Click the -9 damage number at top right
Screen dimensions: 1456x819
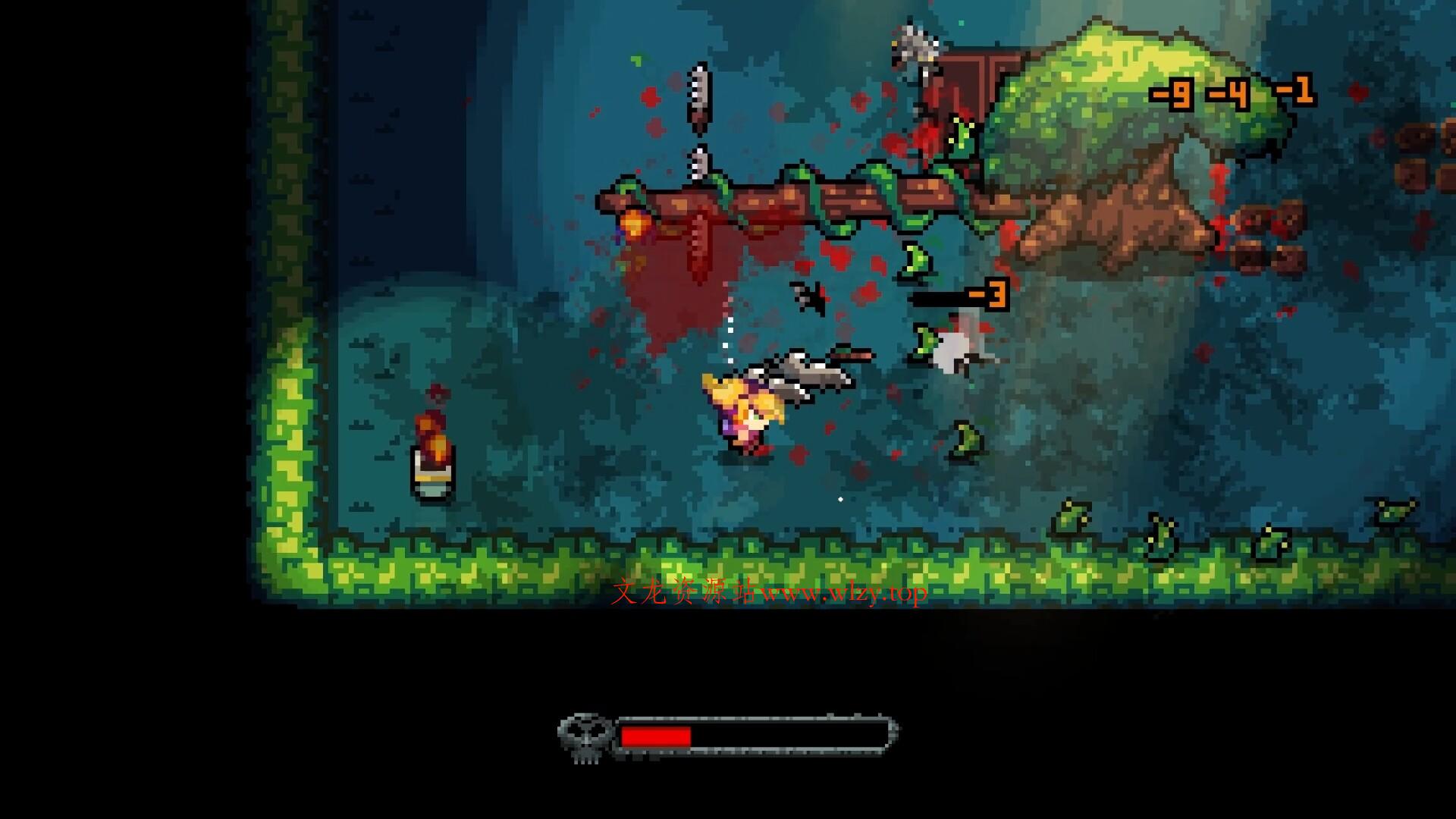1172,93
